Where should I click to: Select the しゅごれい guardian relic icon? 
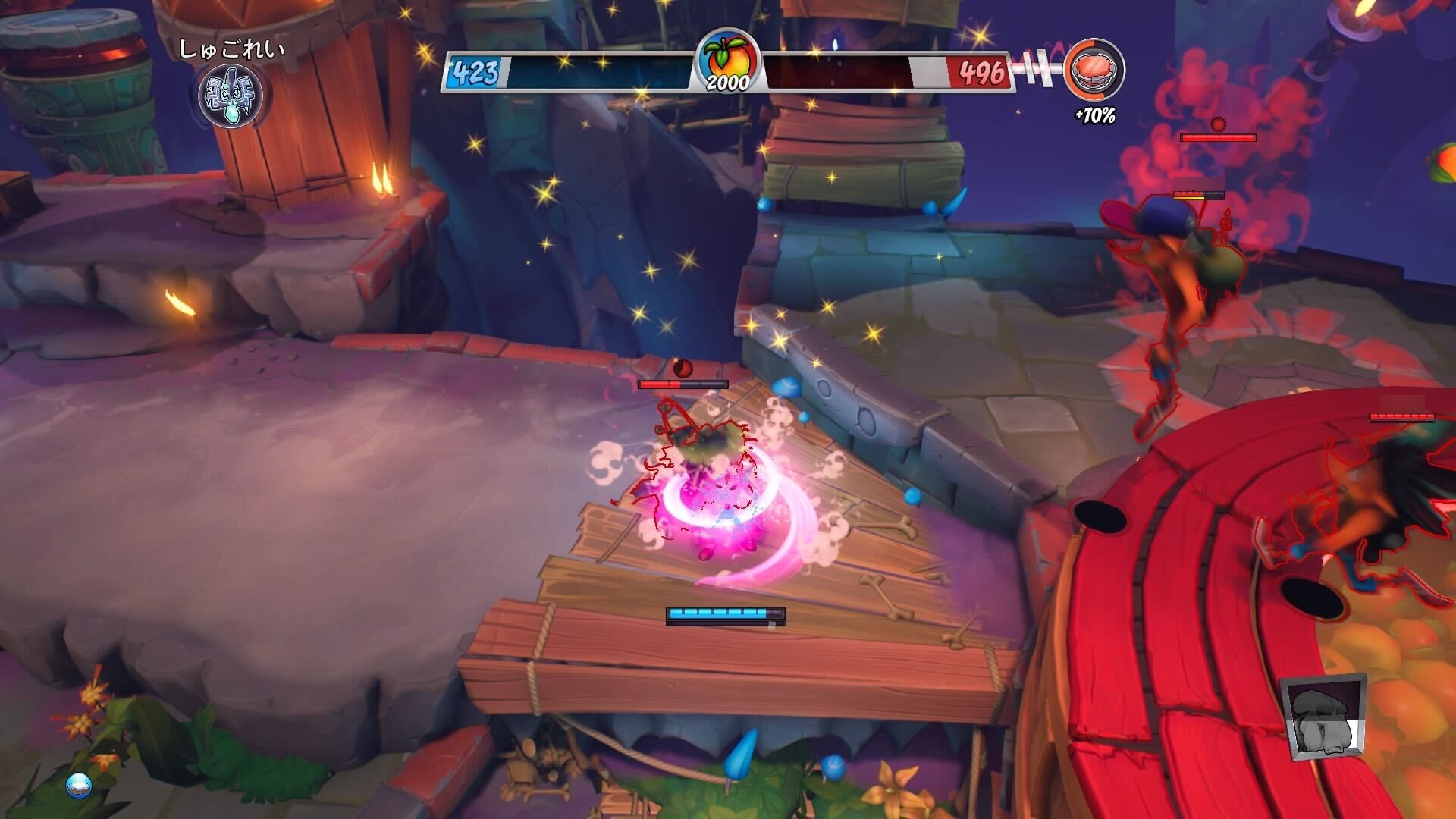point(231,96)
